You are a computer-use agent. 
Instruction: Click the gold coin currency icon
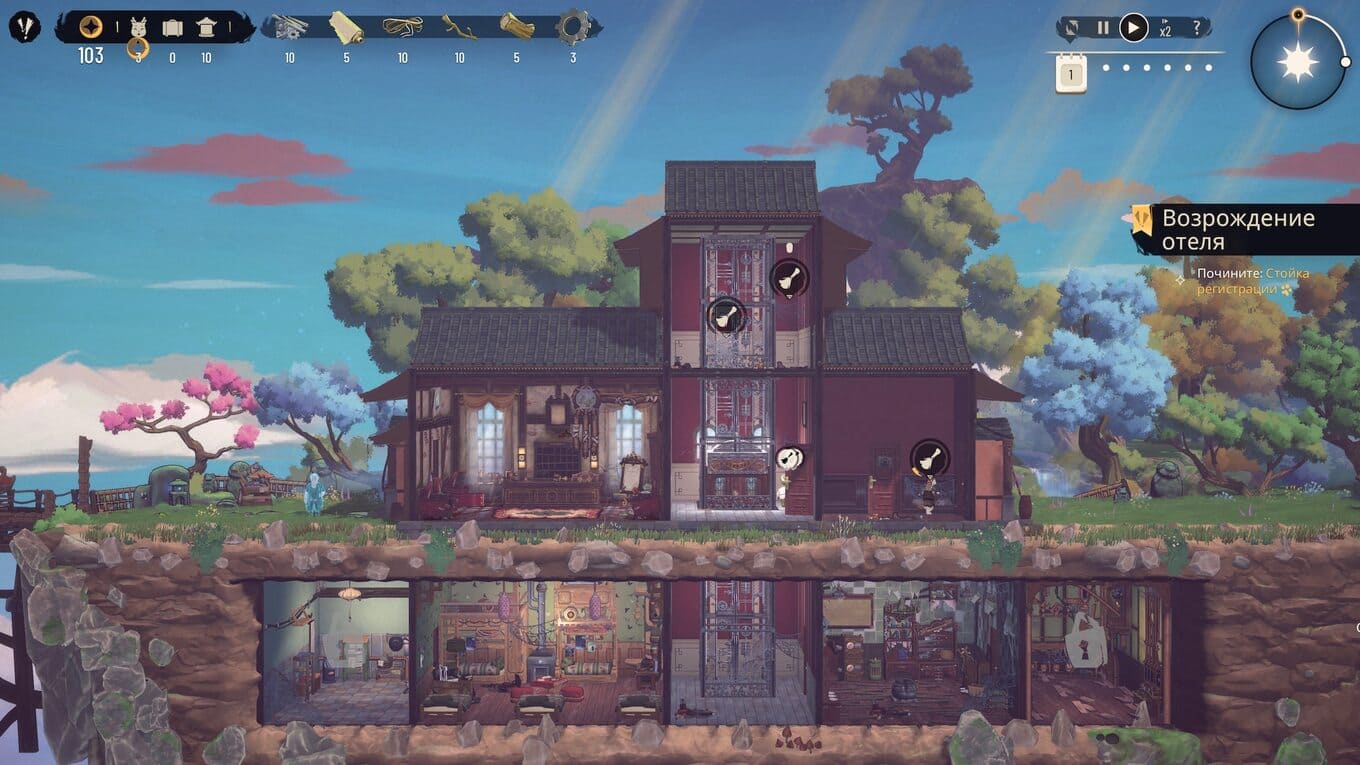click(x=91, y=27)
